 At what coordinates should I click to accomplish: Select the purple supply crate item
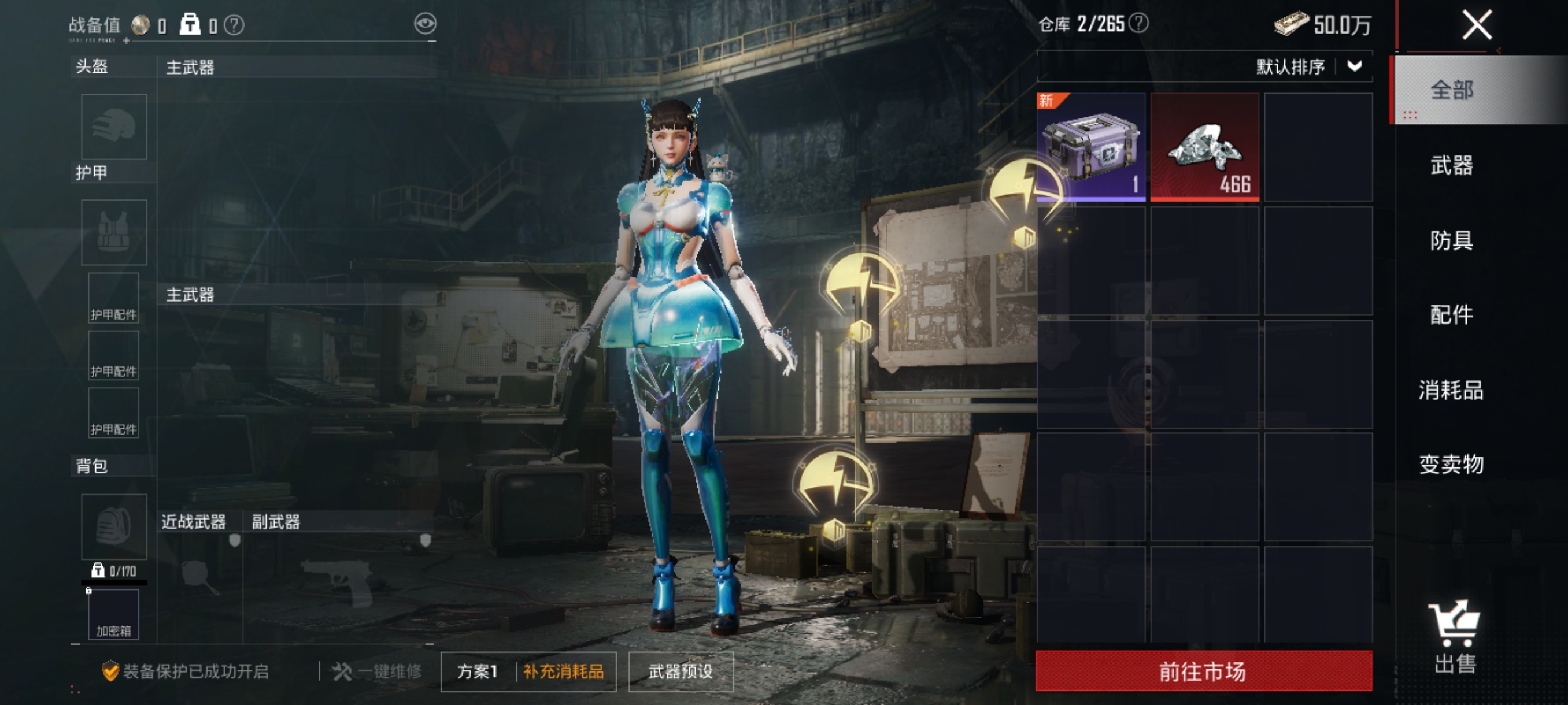pyautogui.click(x=1091, y=147)
